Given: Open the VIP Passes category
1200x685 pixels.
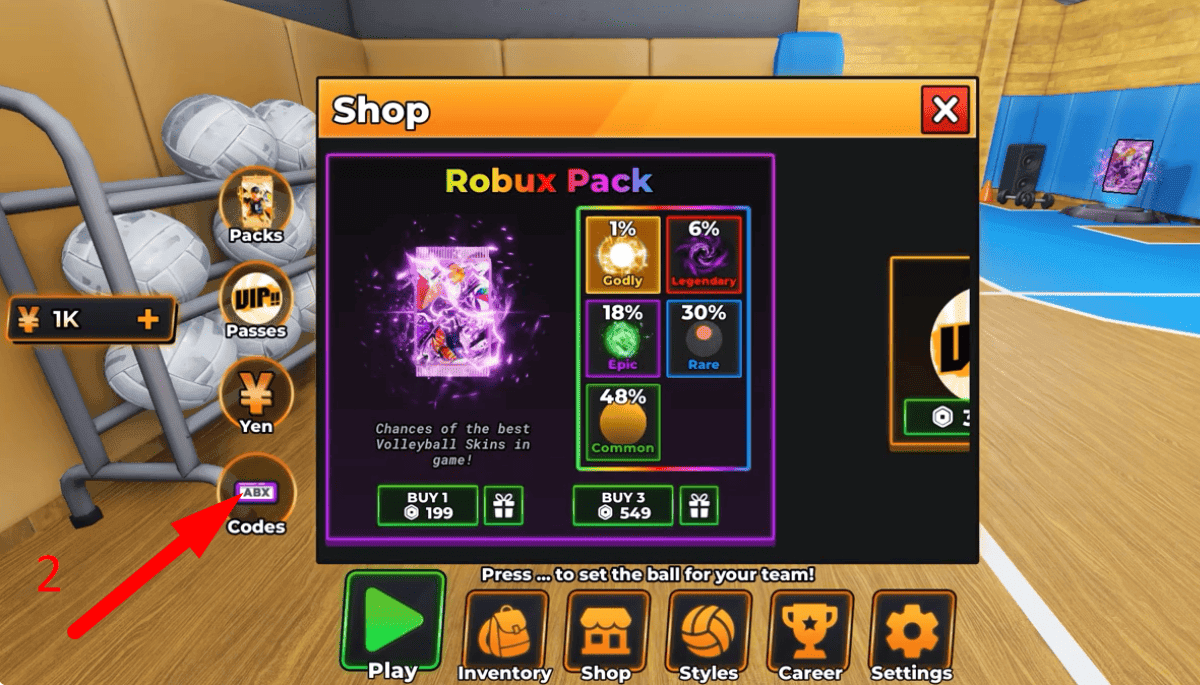Looking at the screenshot, I should click(x=256, y=300).
